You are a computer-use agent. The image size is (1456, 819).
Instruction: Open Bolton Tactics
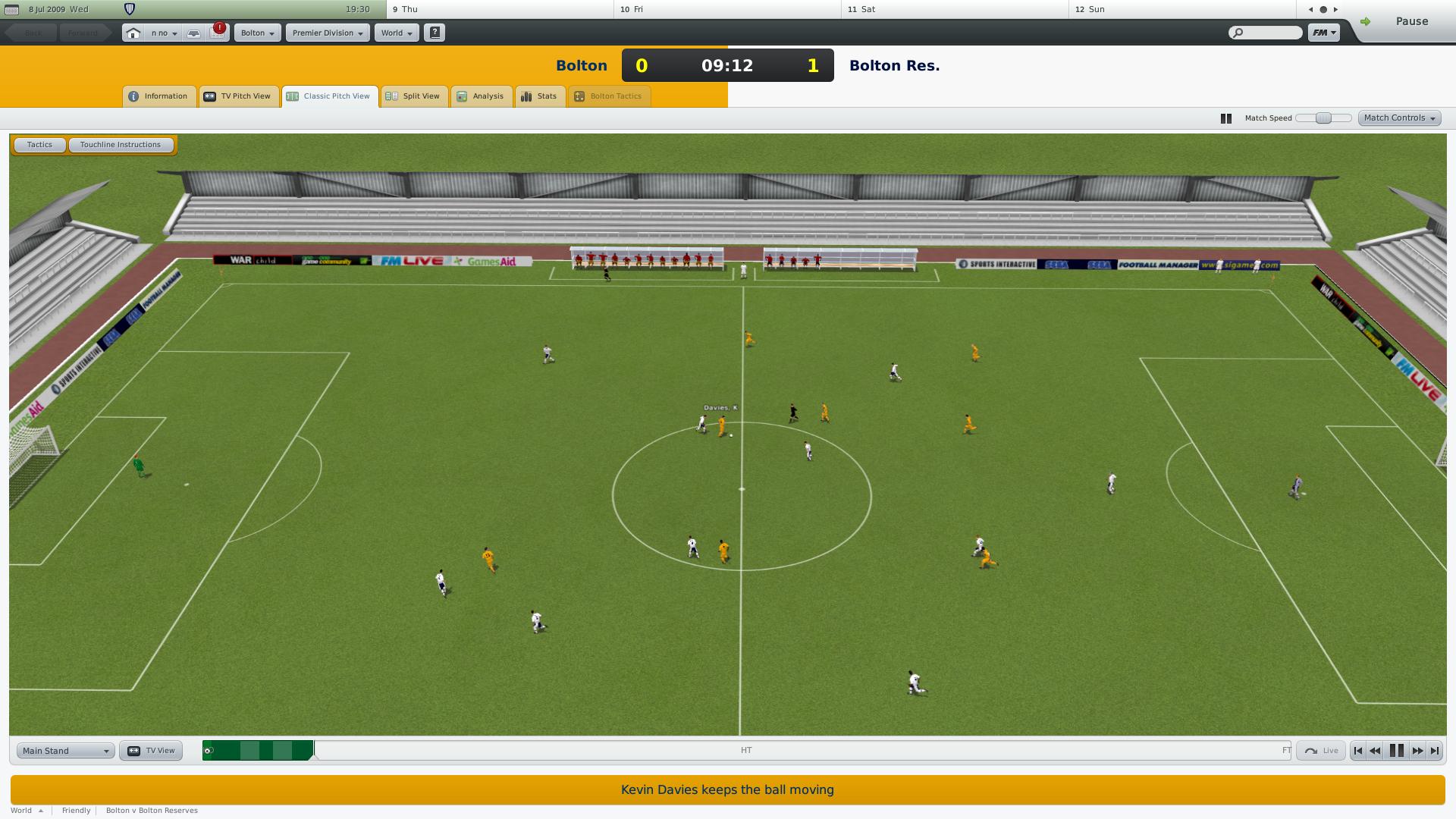(609, 96)
